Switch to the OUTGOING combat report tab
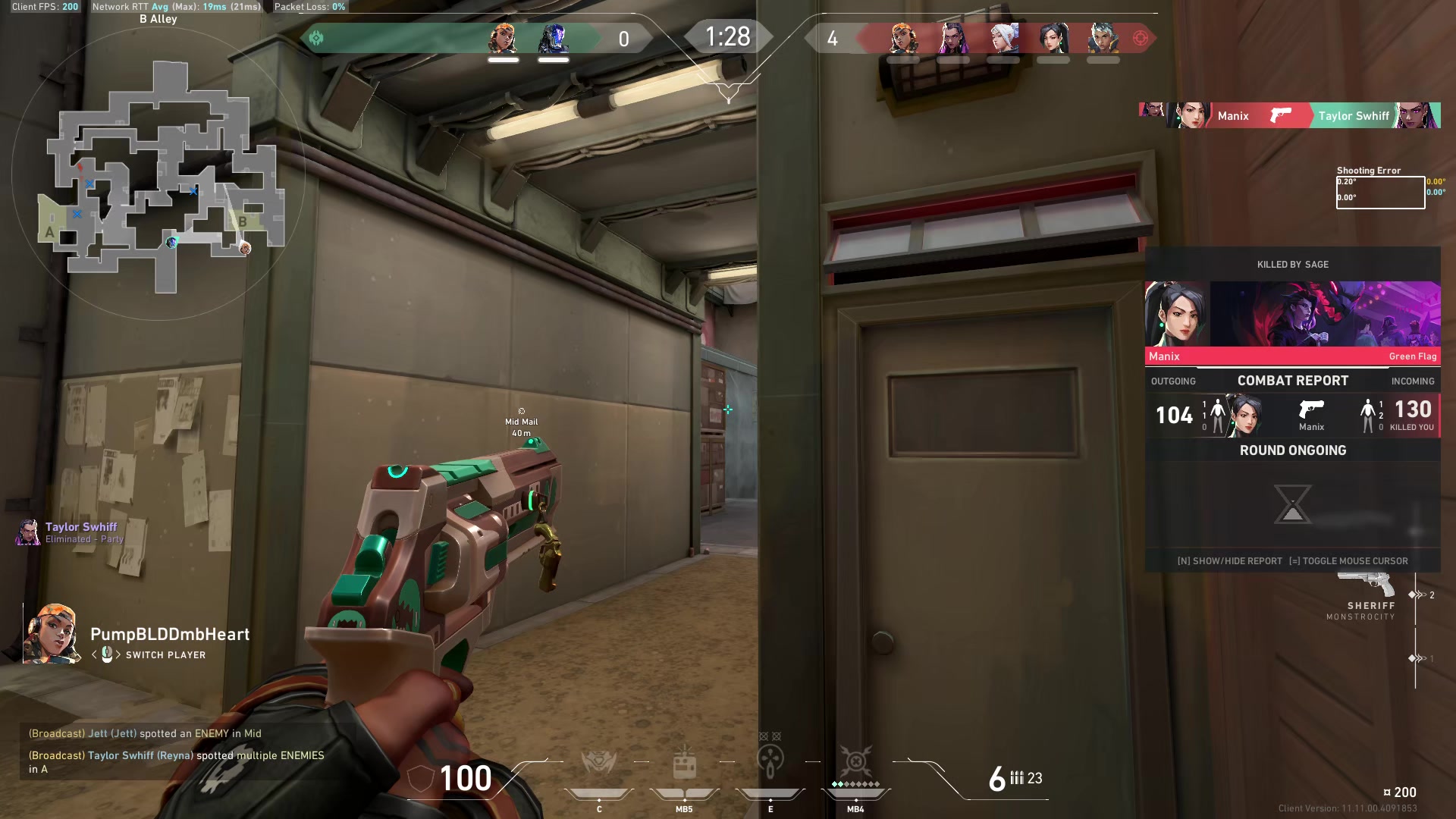 coord(1173,381)
